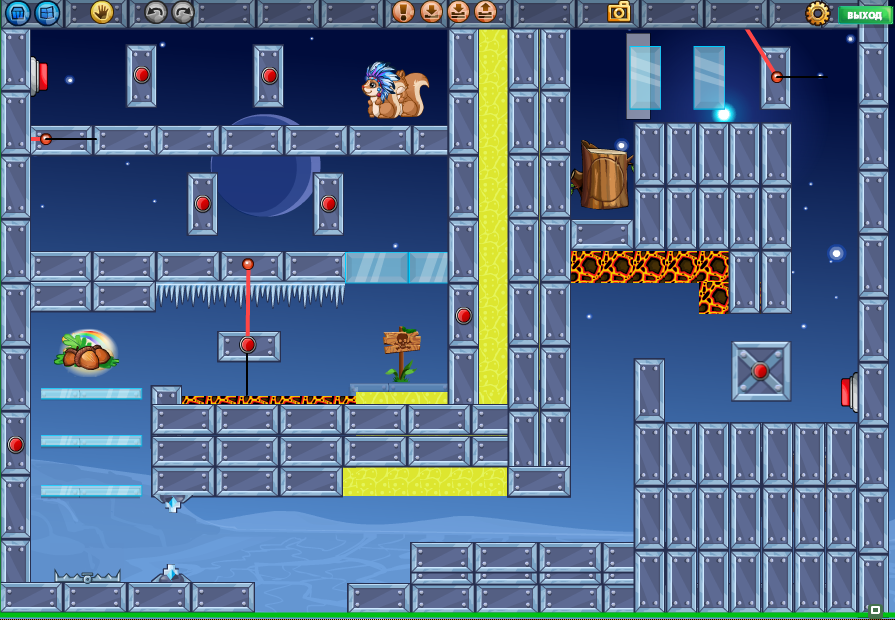Click the green Выход exit button
This screenshot has width=895, height=620.
(864, 14)
